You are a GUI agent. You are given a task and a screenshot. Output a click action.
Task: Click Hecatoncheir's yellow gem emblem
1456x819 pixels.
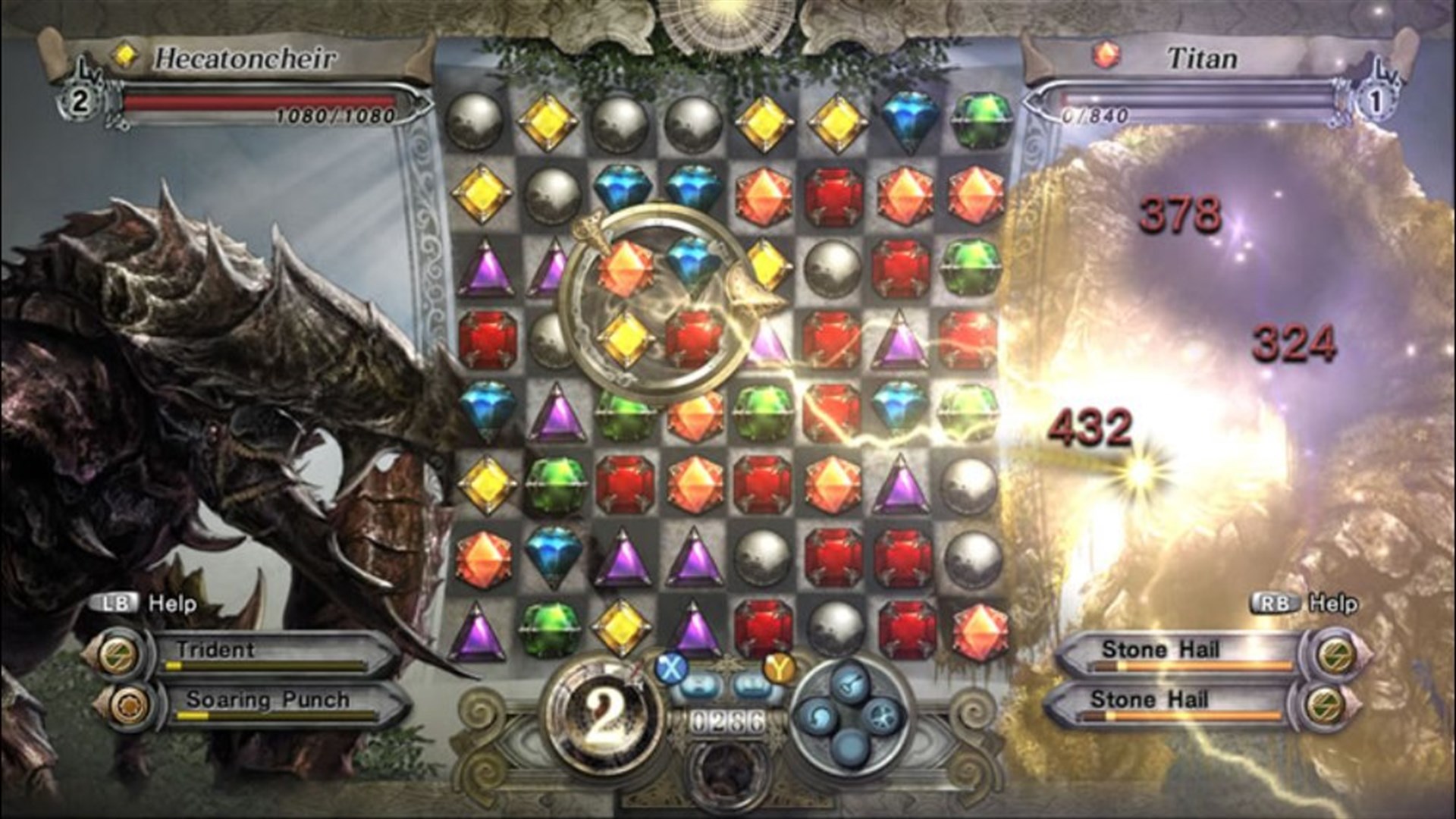[124, 55]
